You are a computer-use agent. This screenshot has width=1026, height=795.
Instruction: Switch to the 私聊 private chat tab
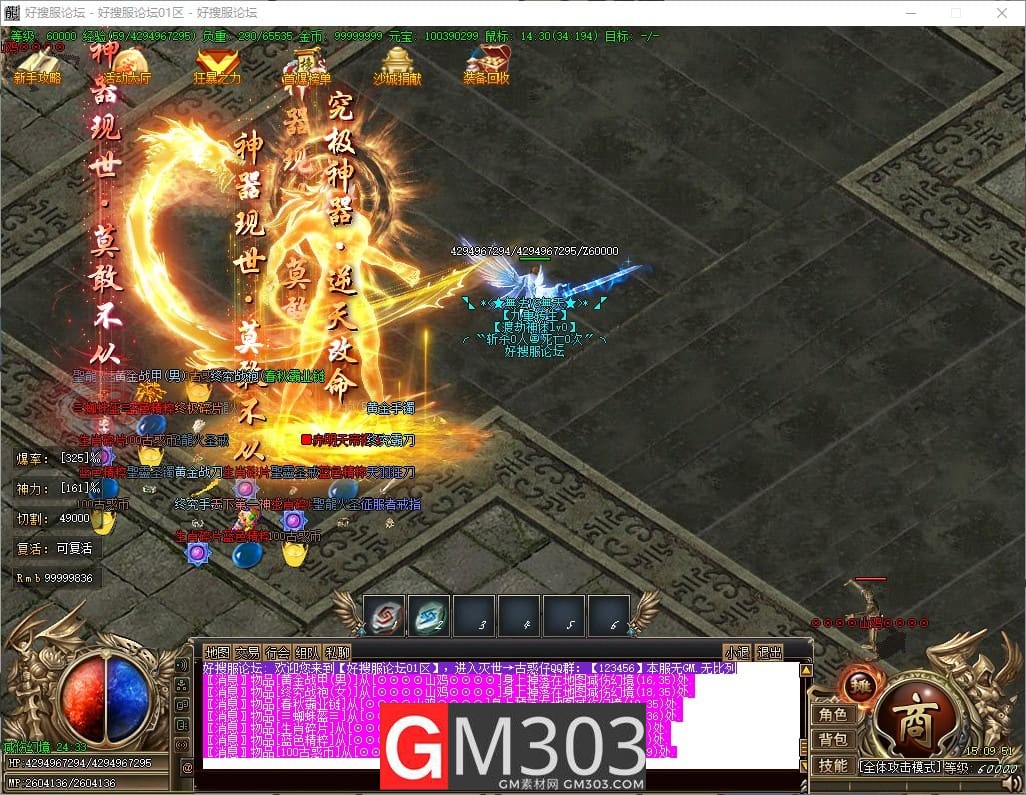tap(338, 652)
